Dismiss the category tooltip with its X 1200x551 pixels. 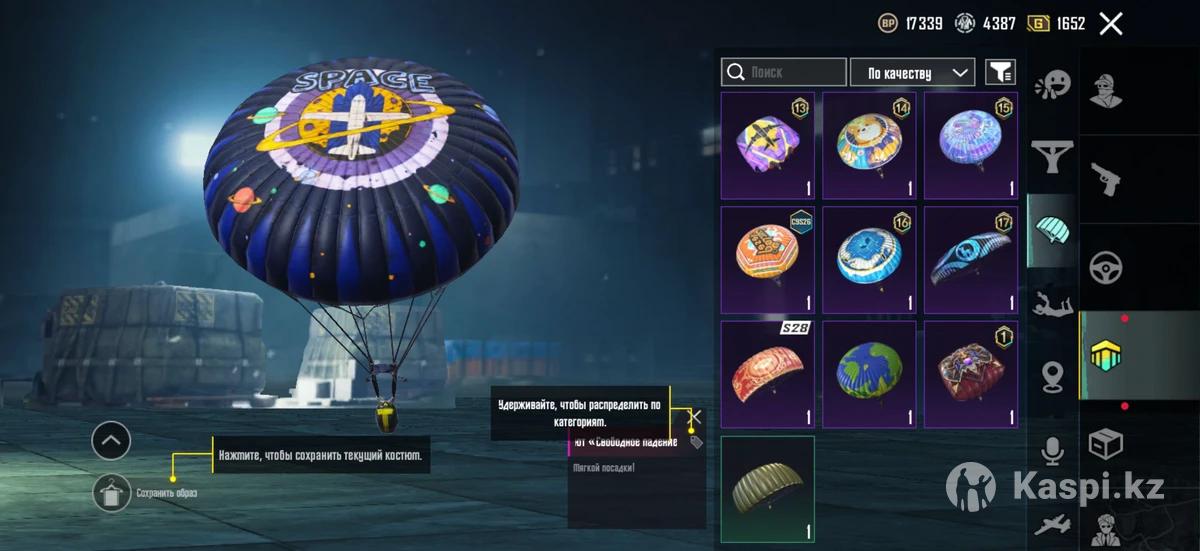click(696, 417)
